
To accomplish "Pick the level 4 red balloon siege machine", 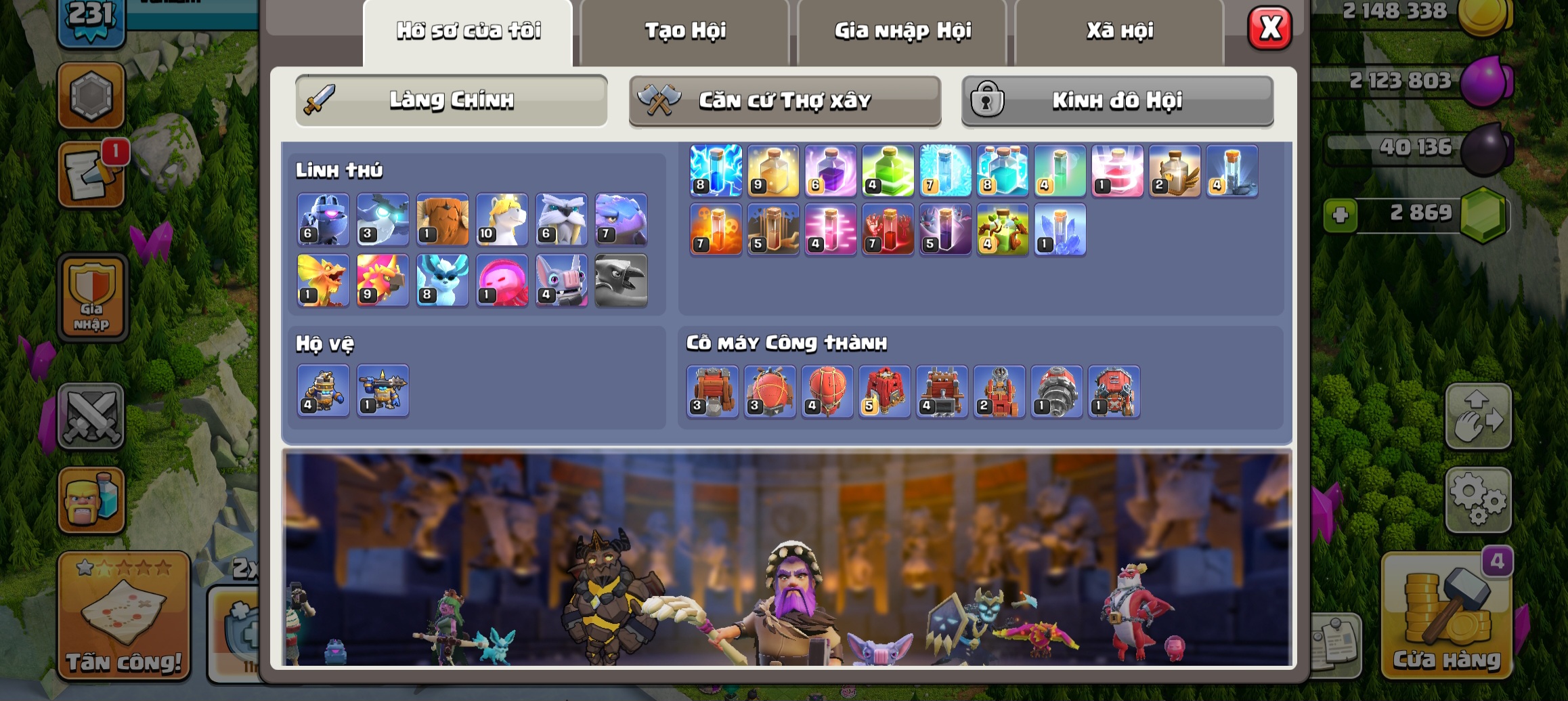I will [x=827, y=391].
